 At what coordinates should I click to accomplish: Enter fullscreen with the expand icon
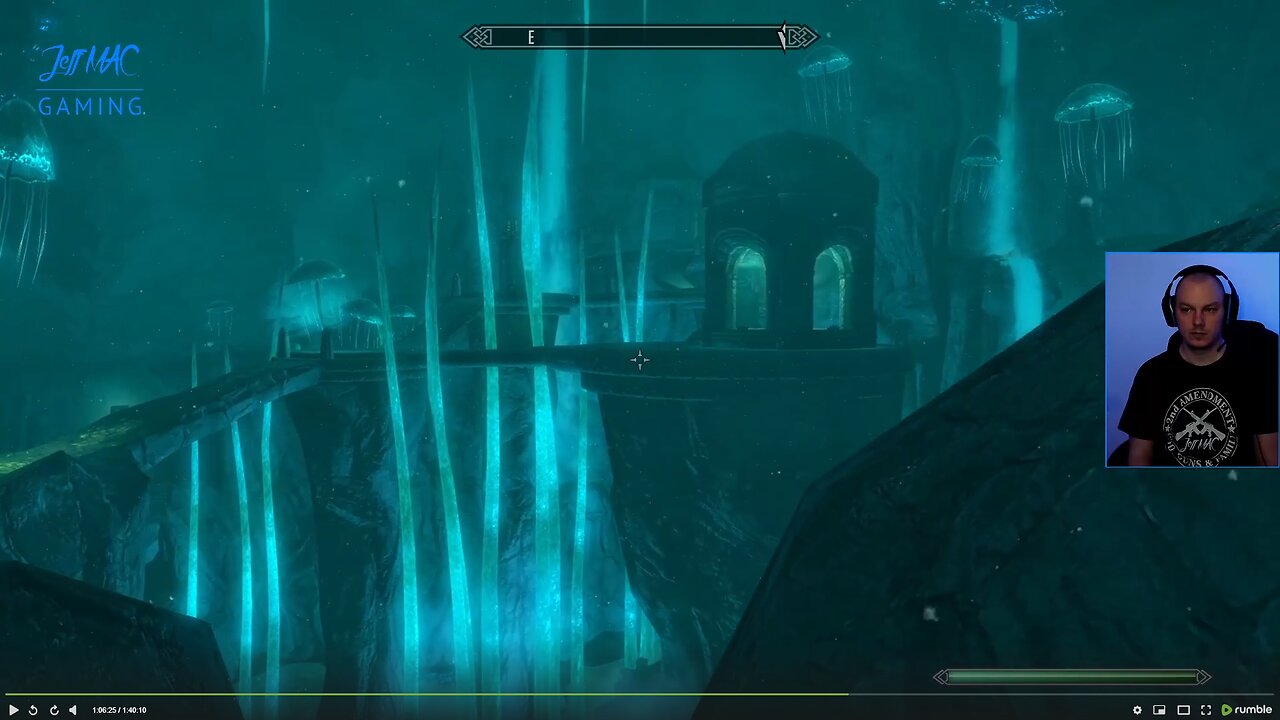click(x=1205, y=709)
